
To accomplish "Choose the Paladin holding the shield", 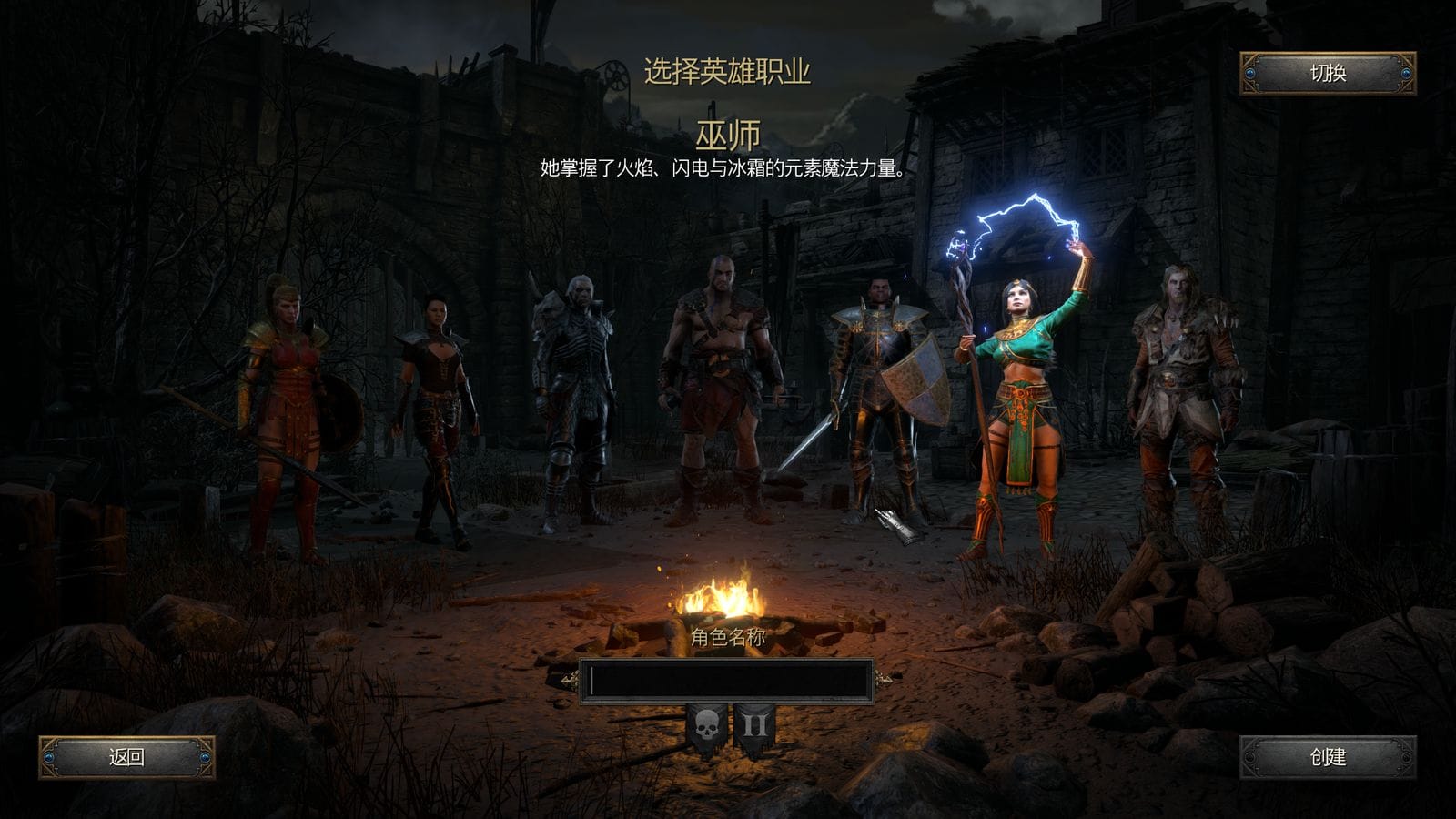I will [x=879, y=391].
